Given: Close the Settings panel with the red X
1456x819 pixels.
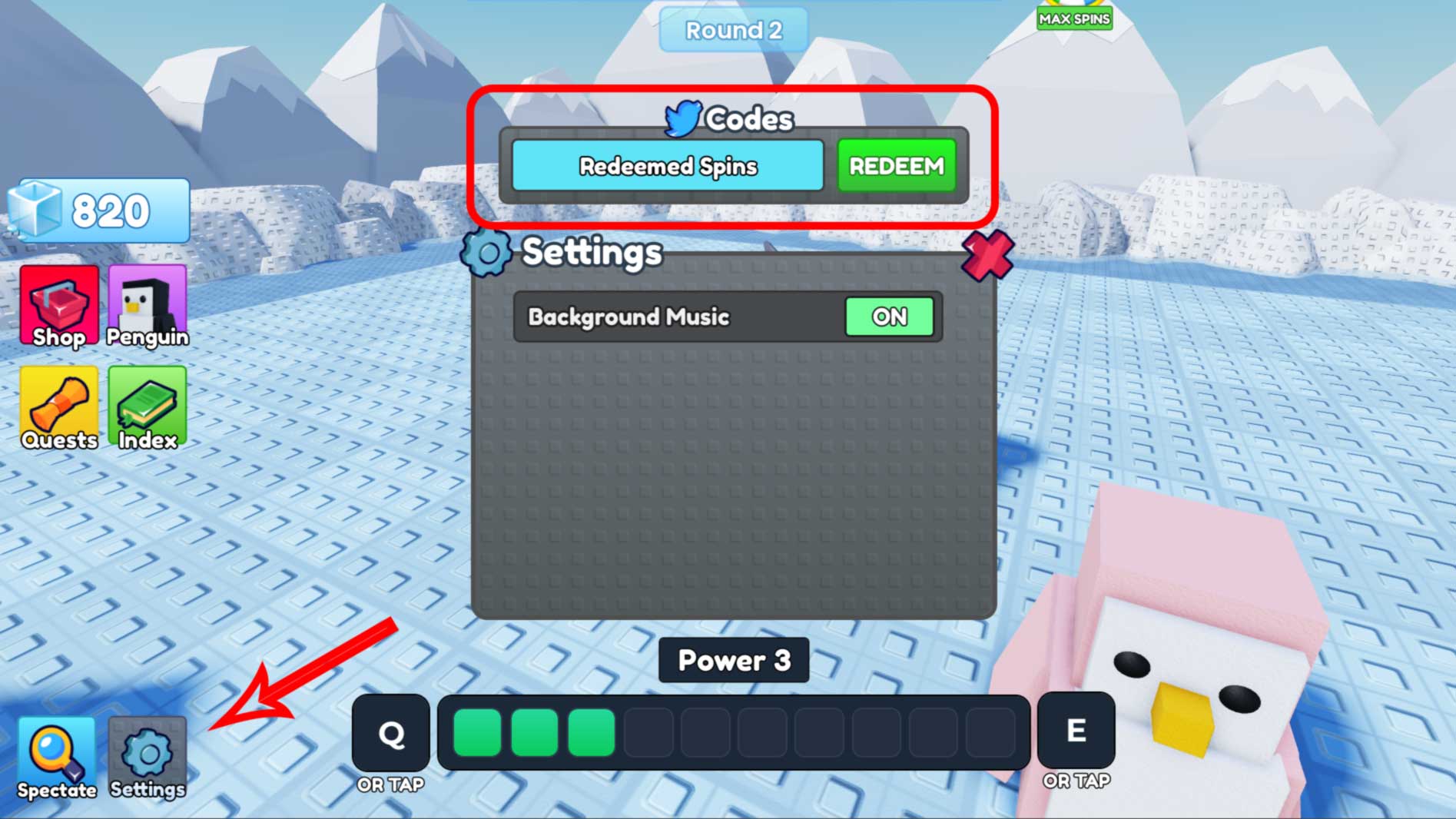Looking at the screenshot, I should [987, 254].
